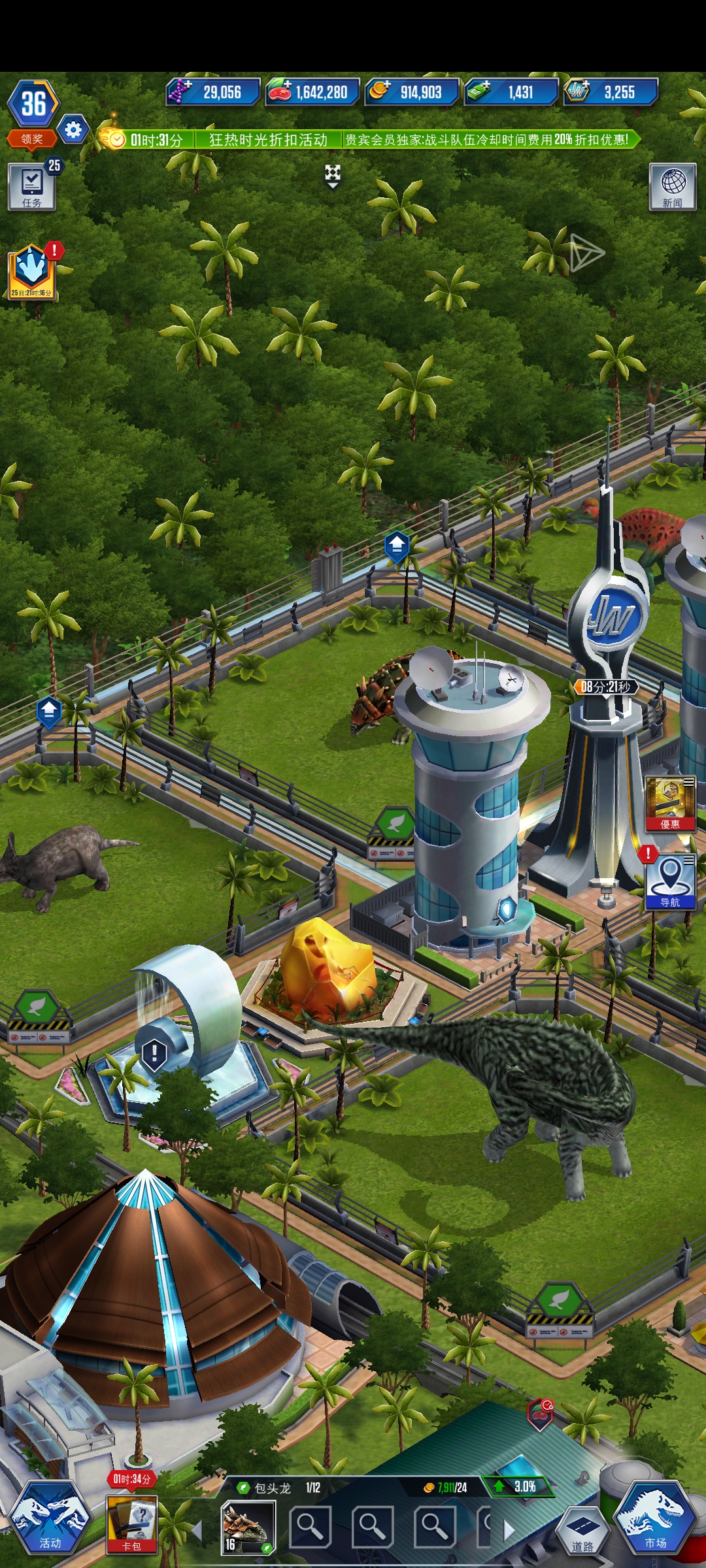Open the JW loyalty points counter
The height and width of the screenshot is (1568, 706).
(x=611, y=92)
